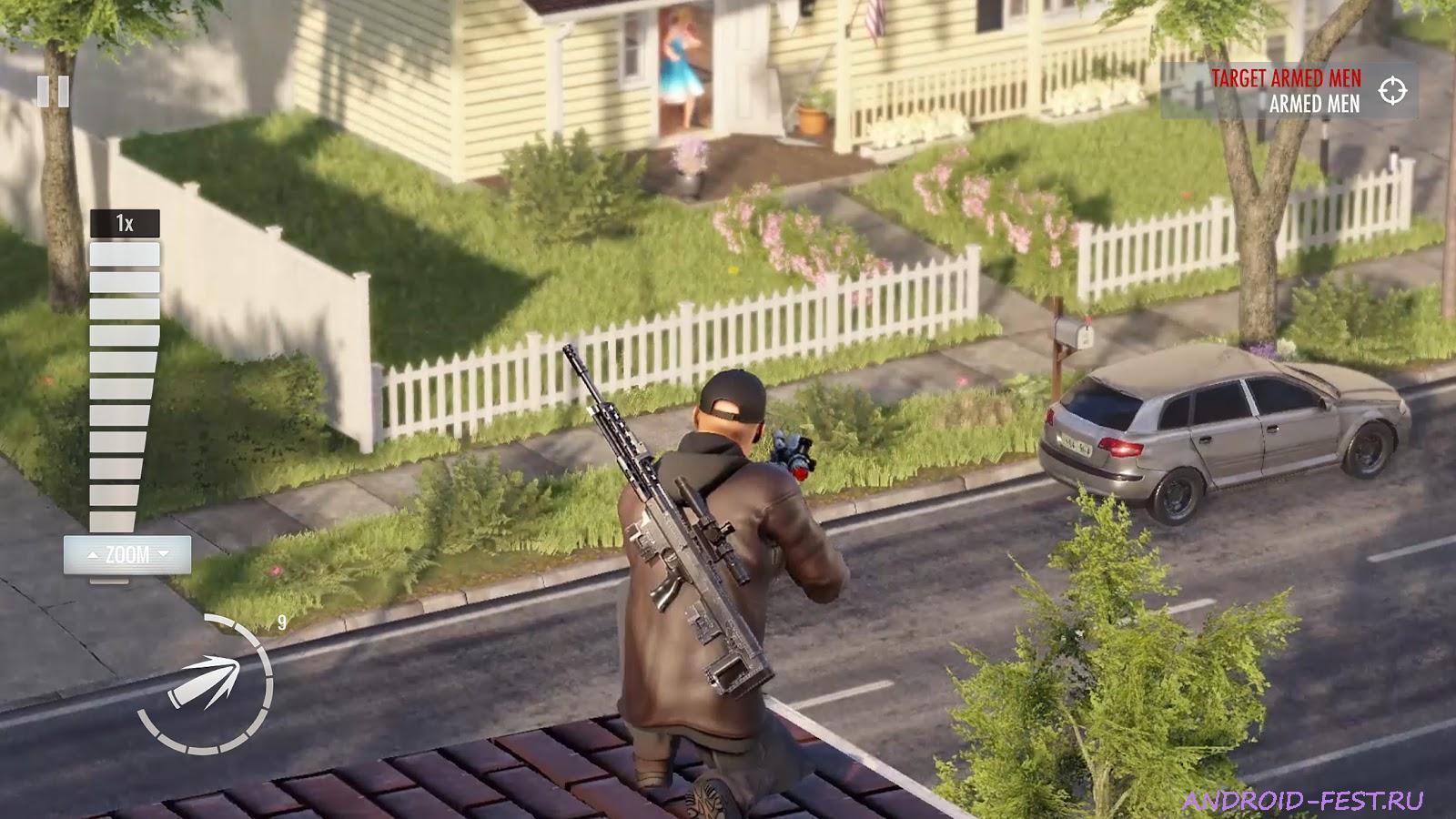
Task: Tap the ARMED MEN objective label
Action: tap(1314, 105)
